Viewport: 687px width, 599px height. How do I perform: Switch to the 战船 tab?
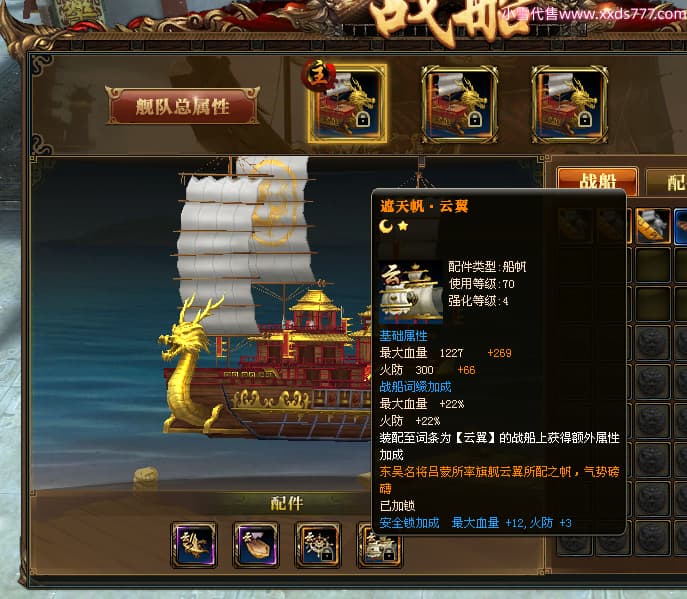tap(597, 182)
